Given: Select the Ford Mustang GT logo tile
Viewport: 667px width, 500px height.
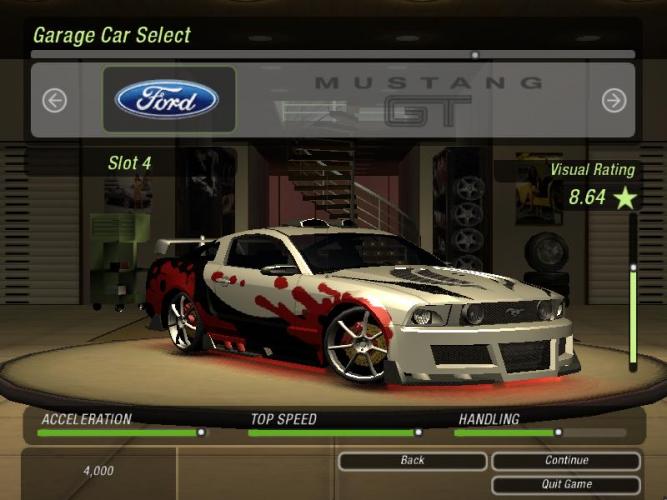Looking at the screenshot, I should coord(168,100).
